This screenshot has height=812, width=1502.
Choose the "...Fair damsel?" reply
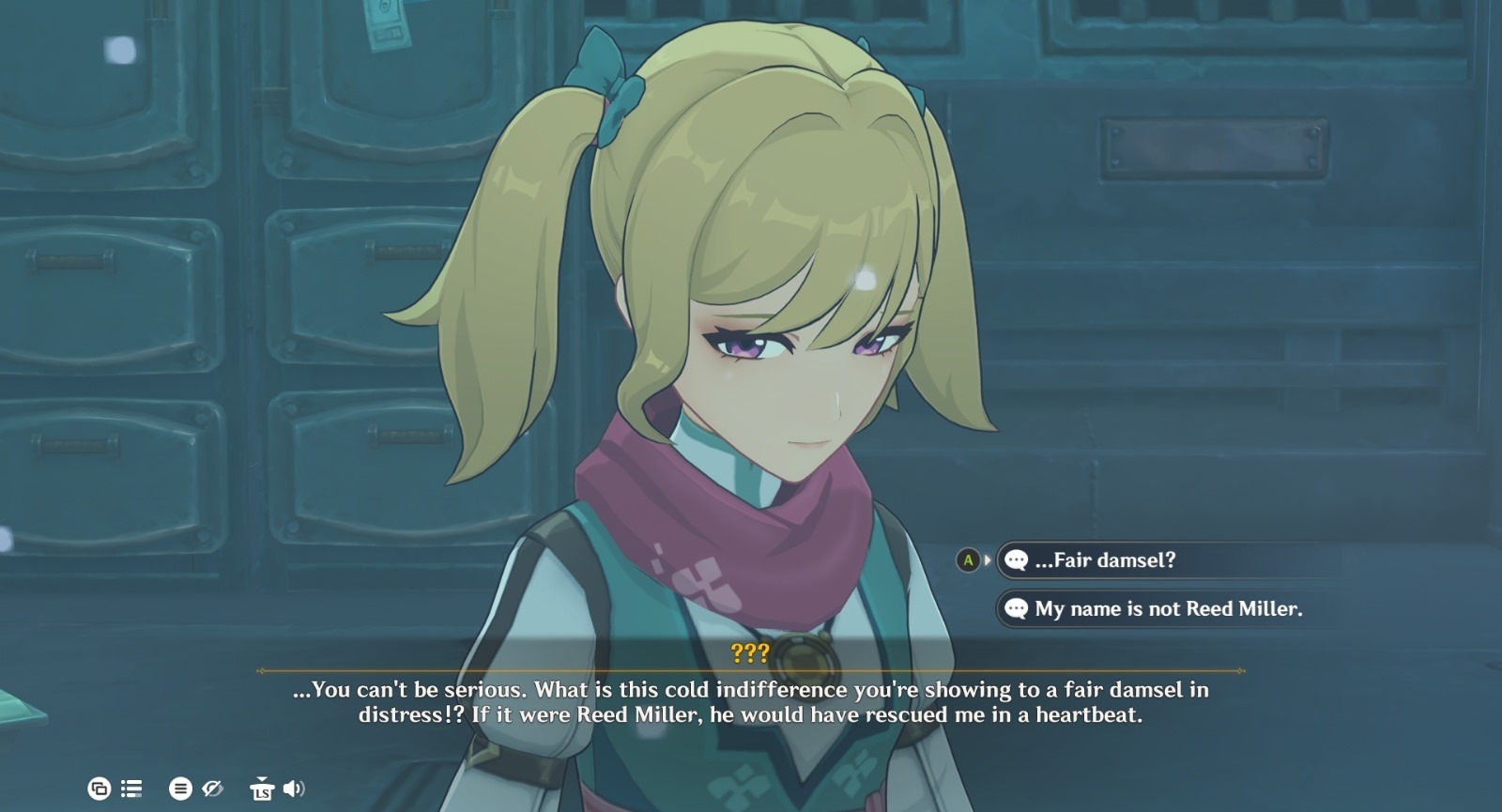click(1104, 560)
